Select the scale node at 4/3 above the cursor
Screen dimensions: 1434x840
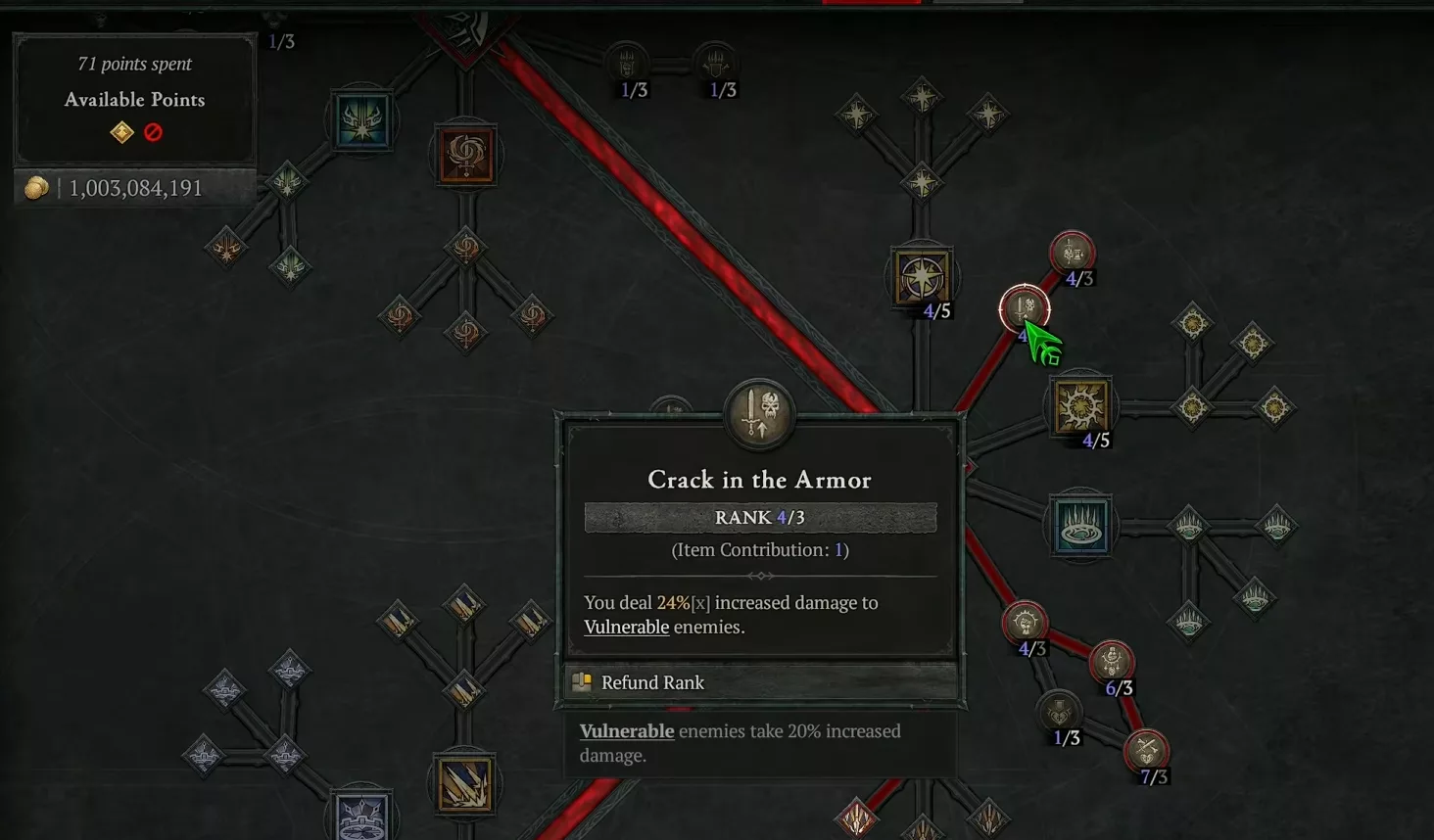1071,252
